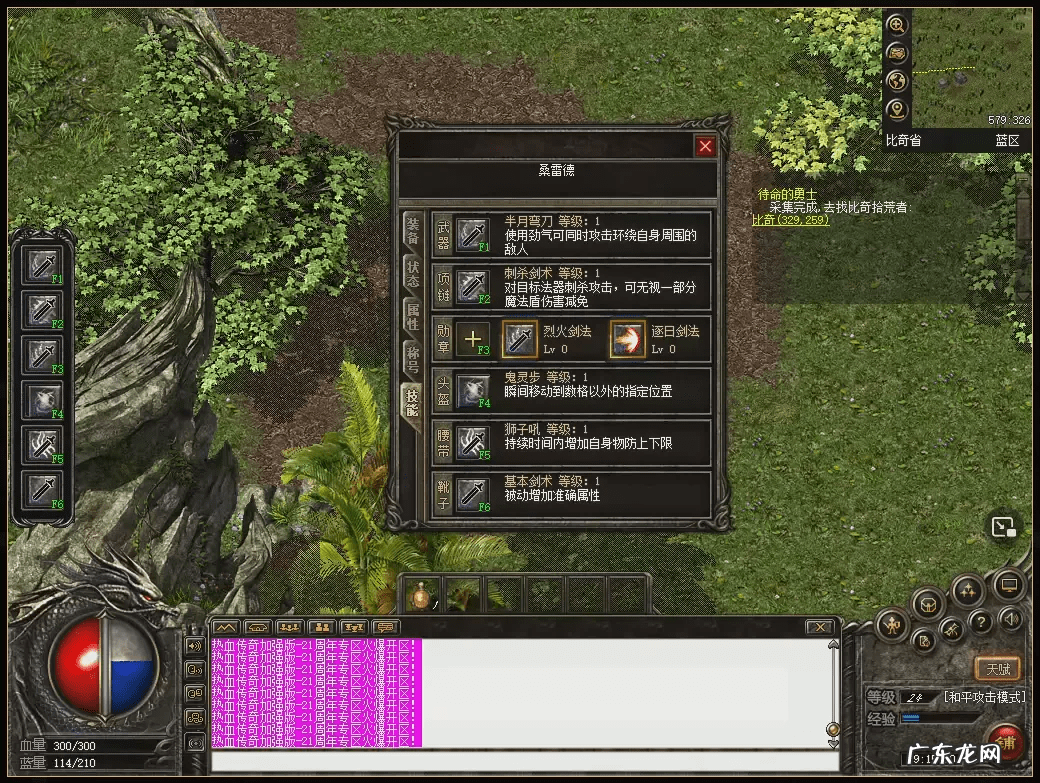This screenshot has width=1040, height=783.
Task: Select the 半月弯刀 skill icon in the panel
Action: tap(472, 235)
